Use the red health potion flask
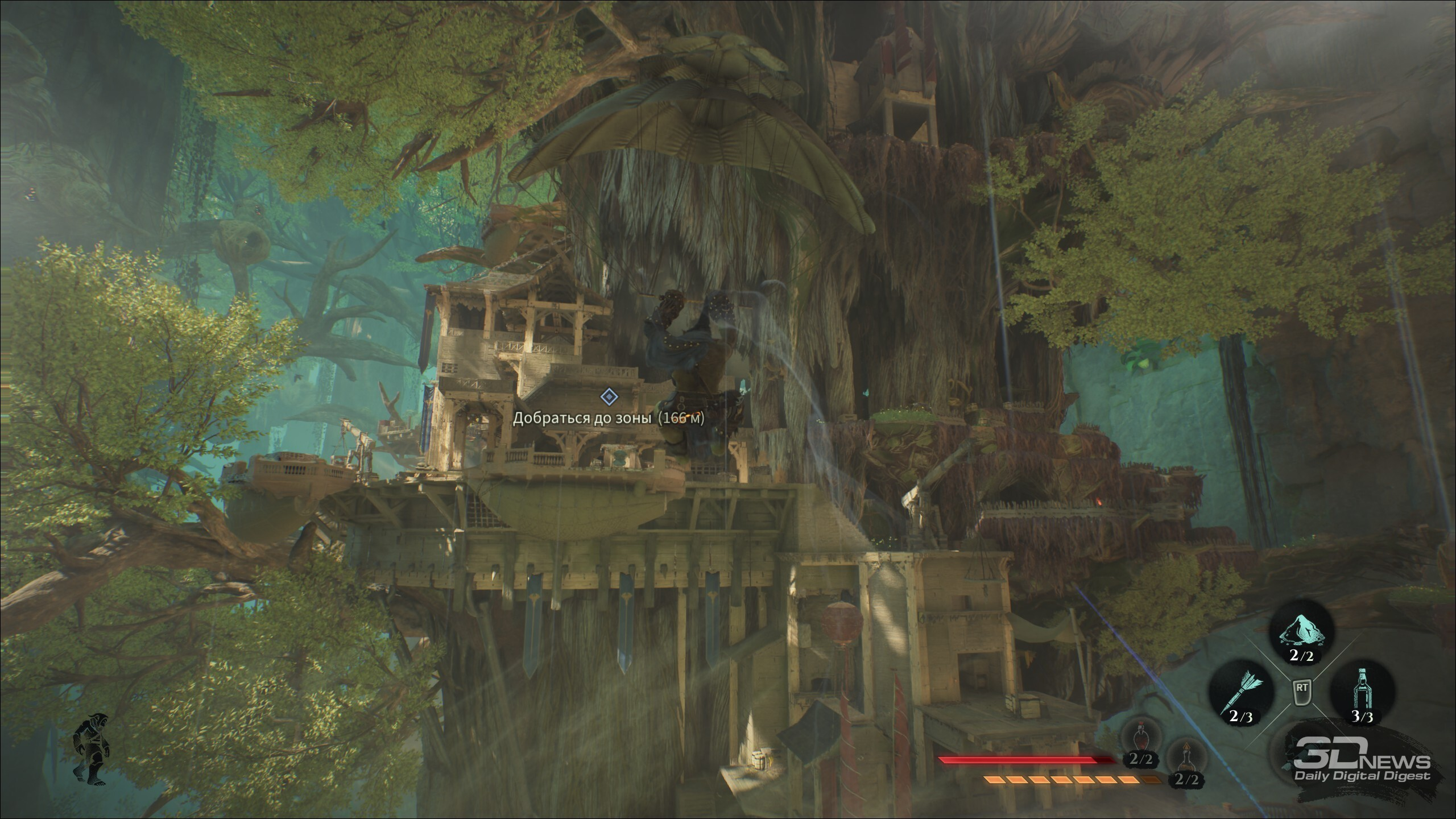This screenshot has width=1456, height=819. click(x=1139, y=741)
